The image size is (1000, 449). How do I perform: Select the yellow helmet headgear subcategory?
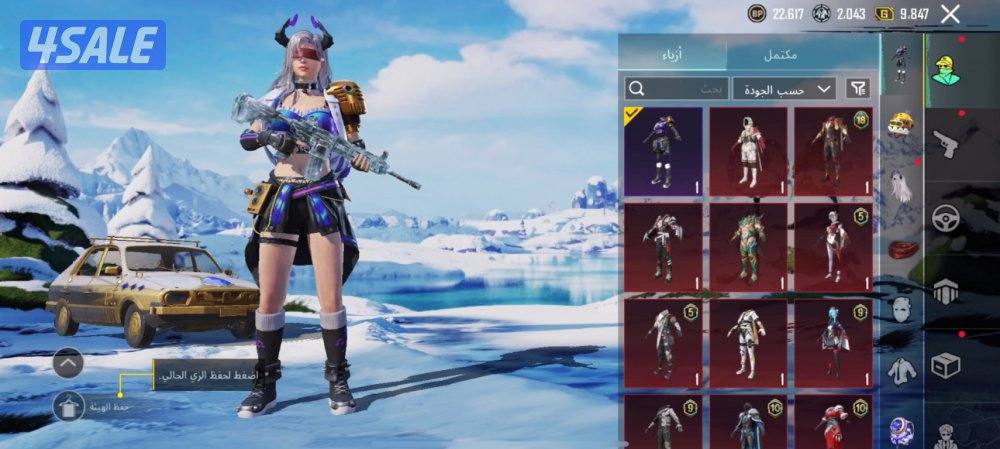tap(902, 124)
